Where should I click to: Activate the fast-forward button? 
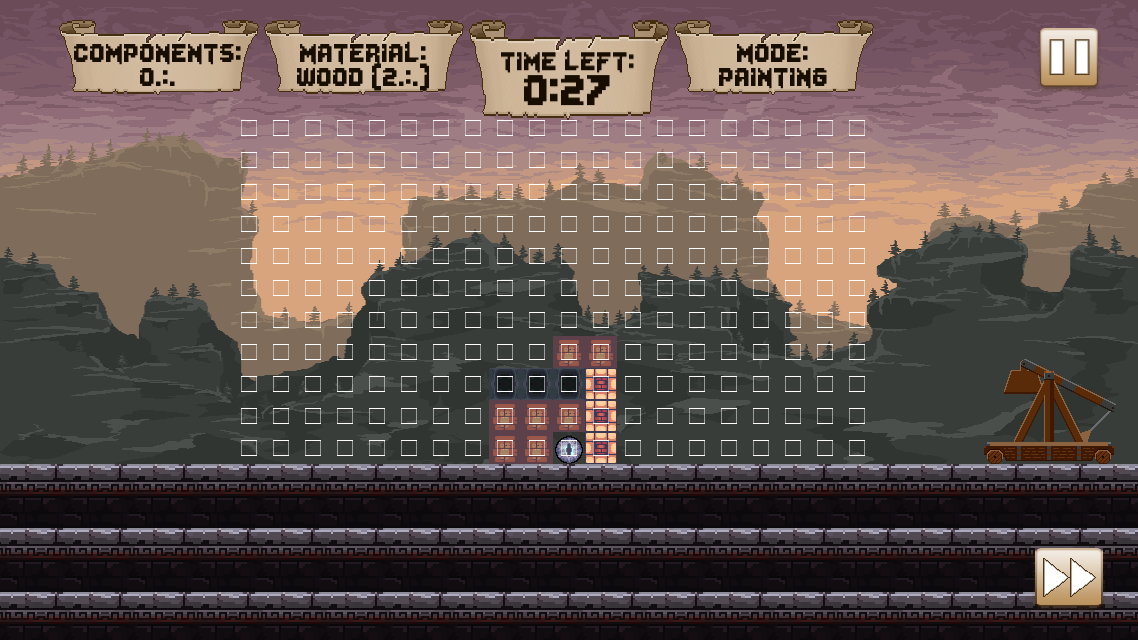point(1068,576)
